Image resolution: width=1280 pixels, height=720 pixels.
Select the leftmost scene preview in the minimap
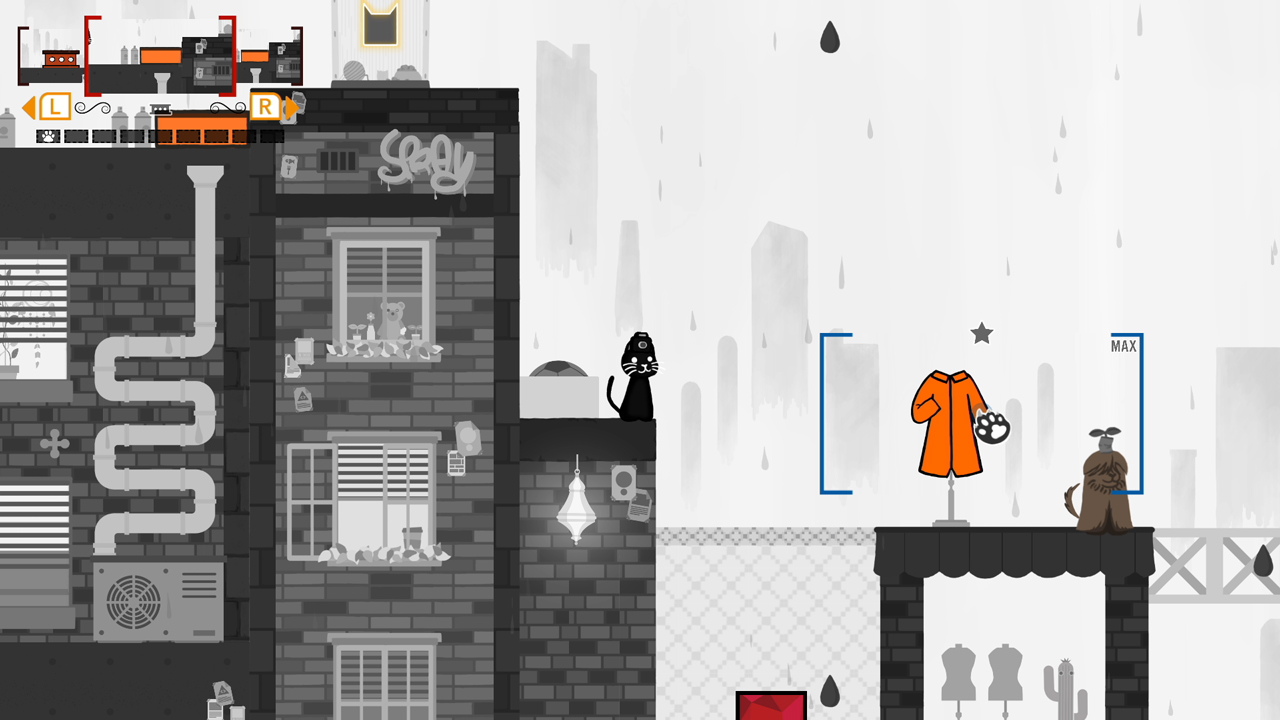[49, 55]
